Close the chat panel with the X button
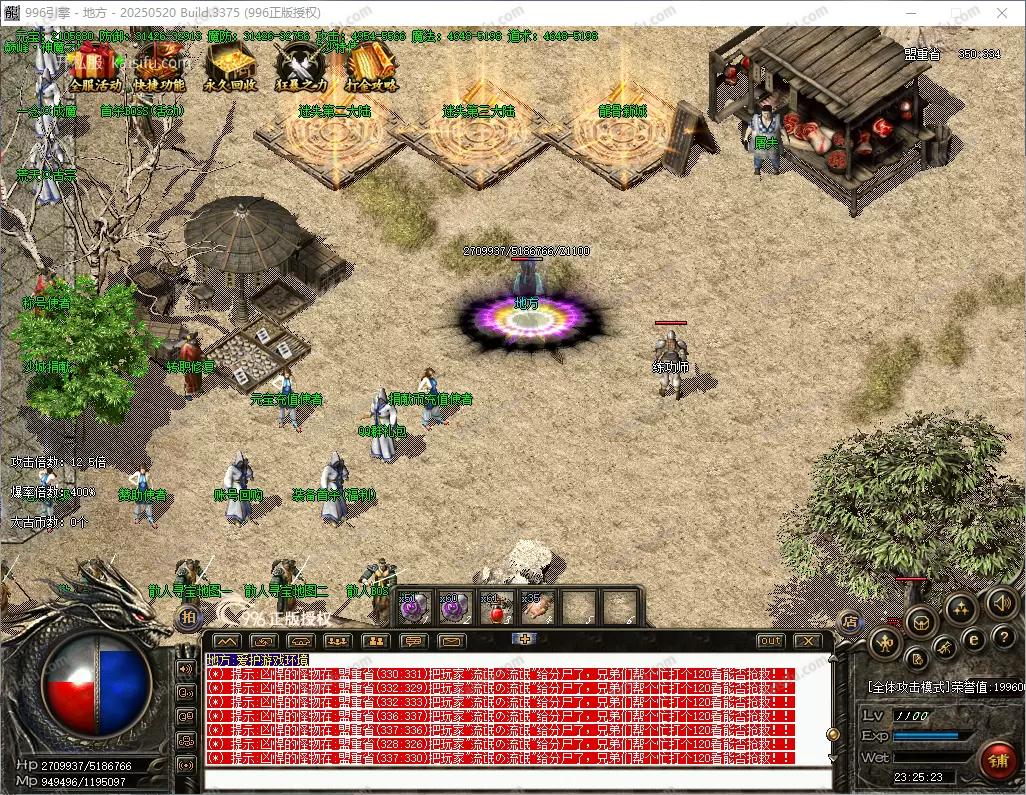The width and height of the screenshot is (1026, 795). click(x=806, y=641)
